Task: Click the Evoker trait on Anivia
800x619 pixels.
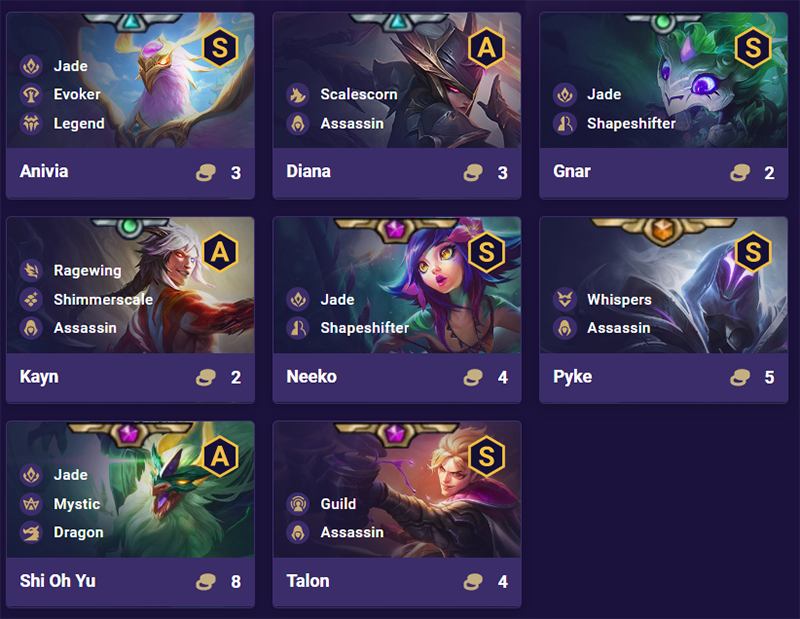Action: pyautogui.click(x=76, y=94)
